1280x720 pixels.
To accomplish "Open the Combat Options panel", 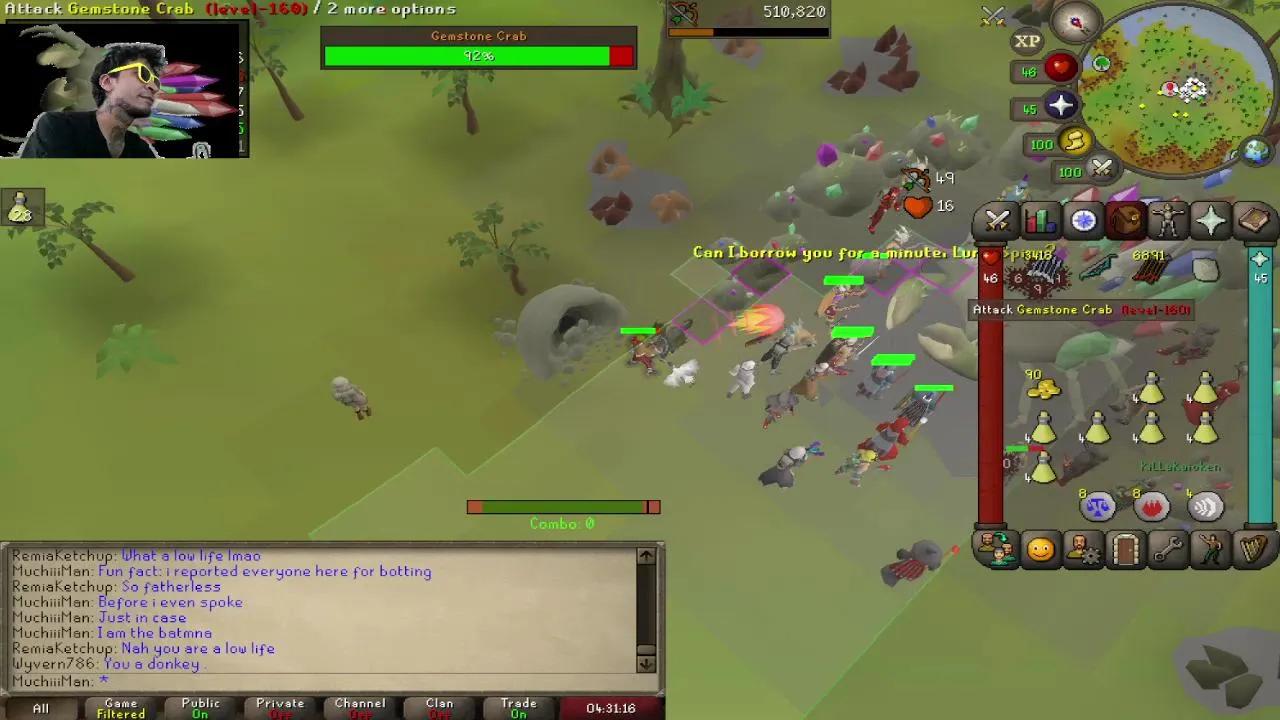I will [996, 220].
